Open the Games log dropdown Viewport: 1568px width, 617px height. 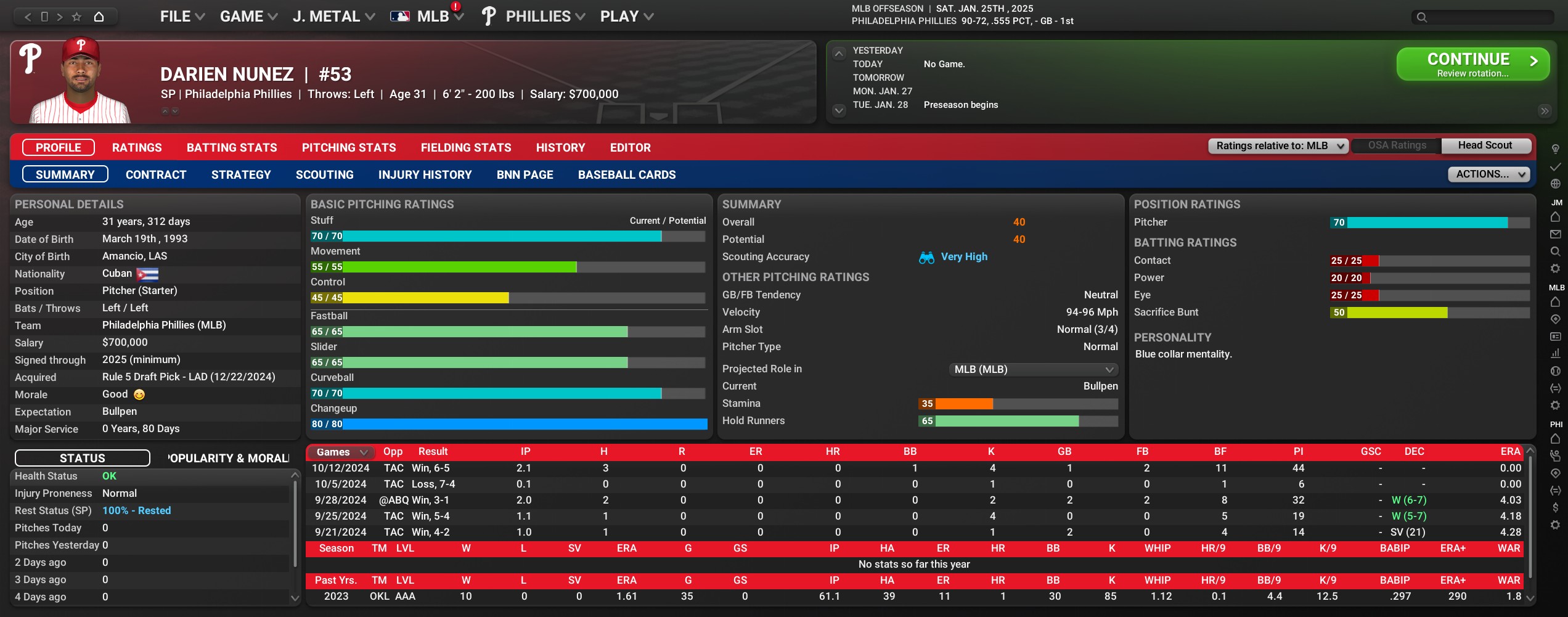click(x=341, y=452)
